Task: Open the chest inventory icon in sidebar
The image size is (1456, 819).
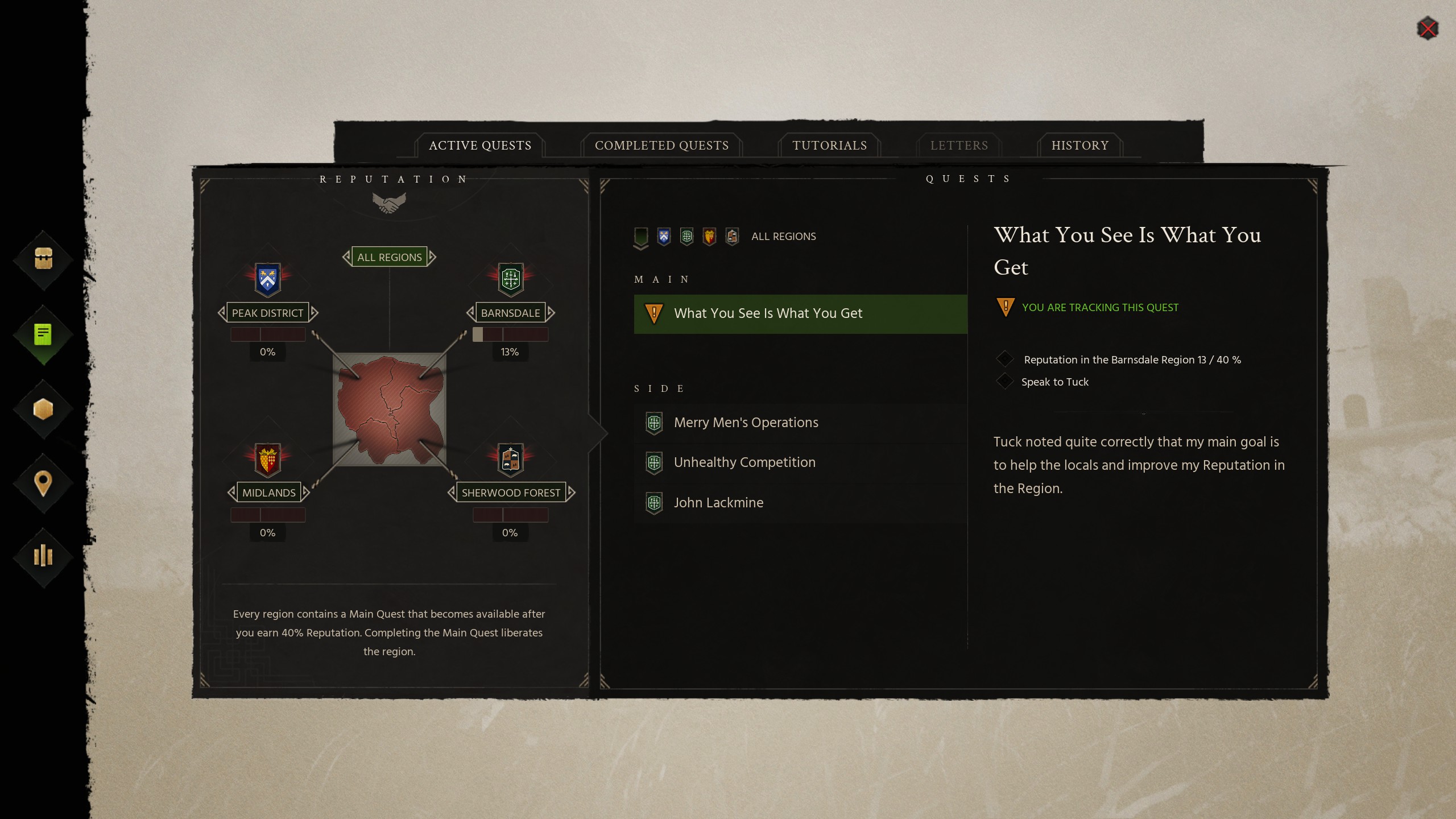Action: coord(43,259)
